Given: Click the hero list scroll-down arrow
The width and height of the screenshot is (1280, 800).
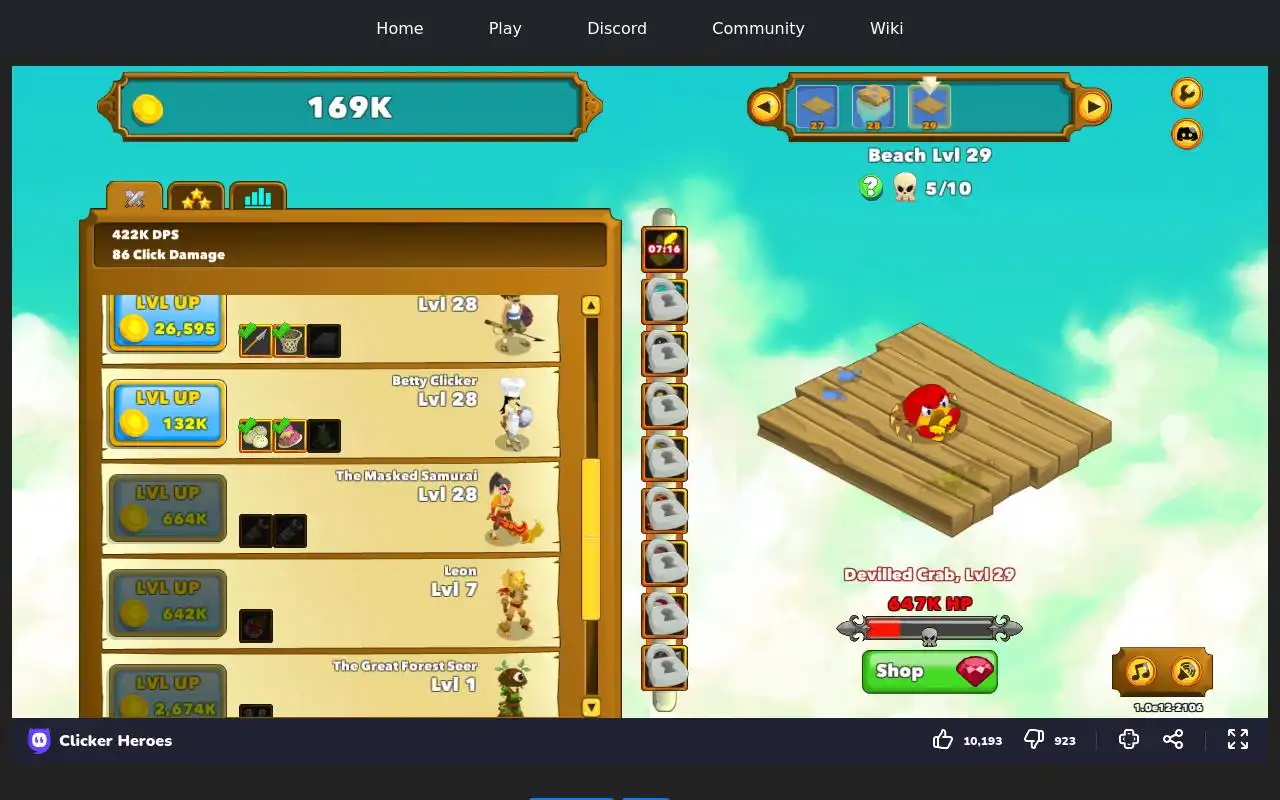Looking at the screenshot, I should (591, 707).
